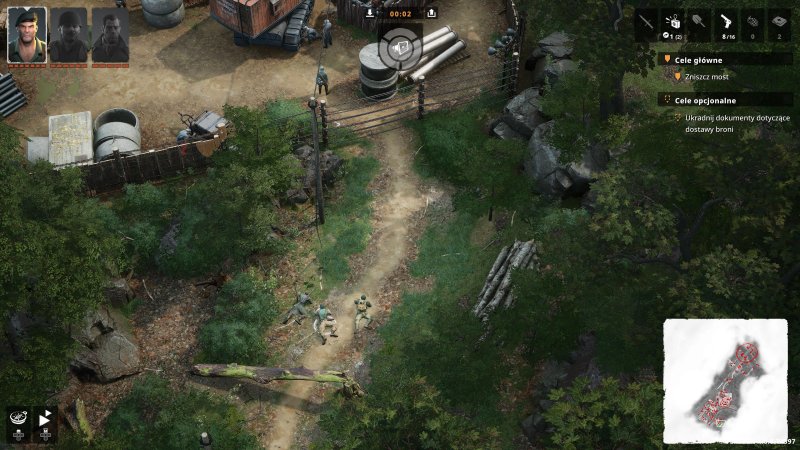Viewport: 800px width, 450px height.
Task: Select the middle squad member portrait
Action: tap(69, 35)
